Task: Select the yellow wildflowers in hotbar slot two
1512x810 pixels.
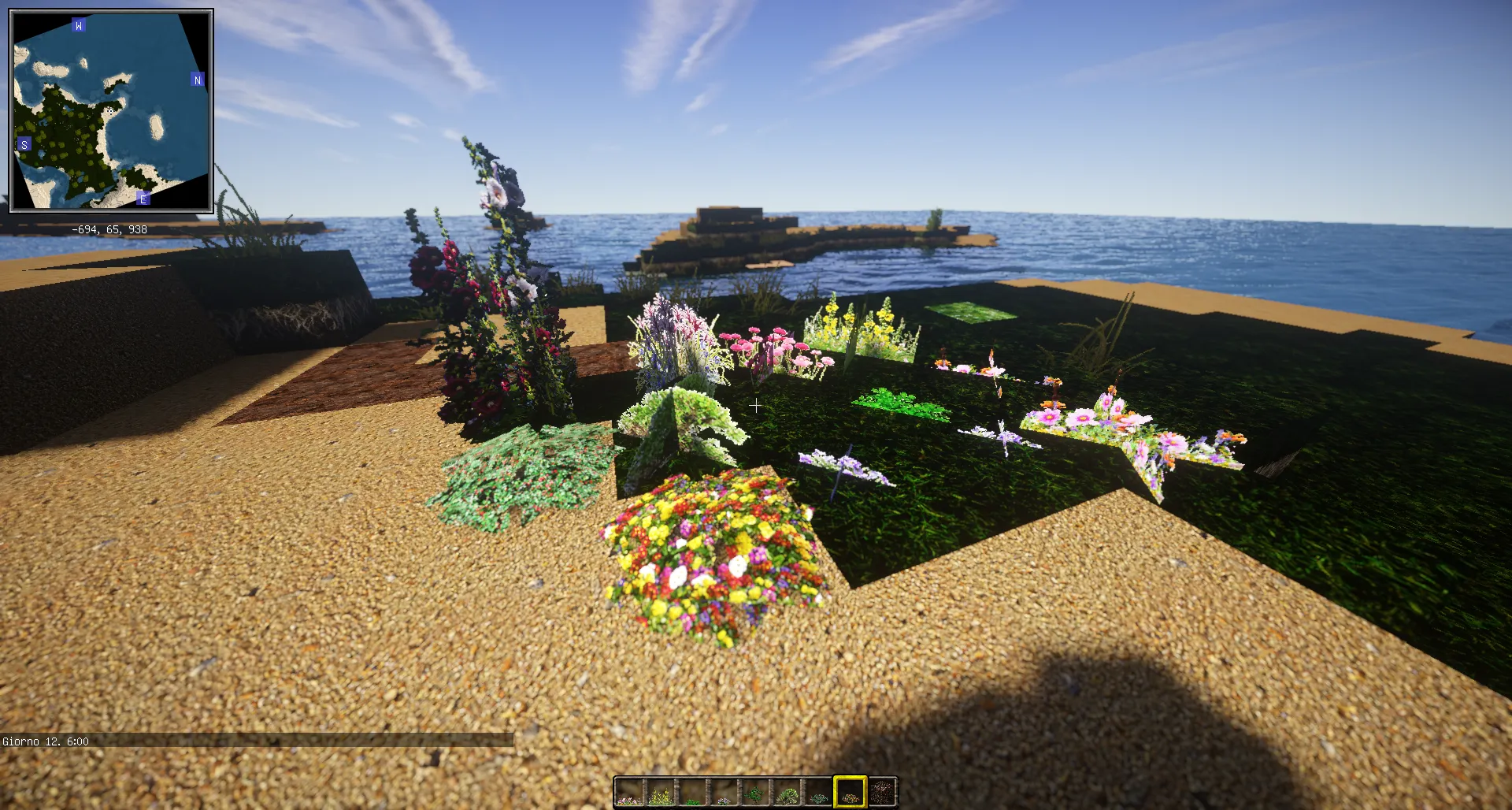Action: (x=660, y=793)
